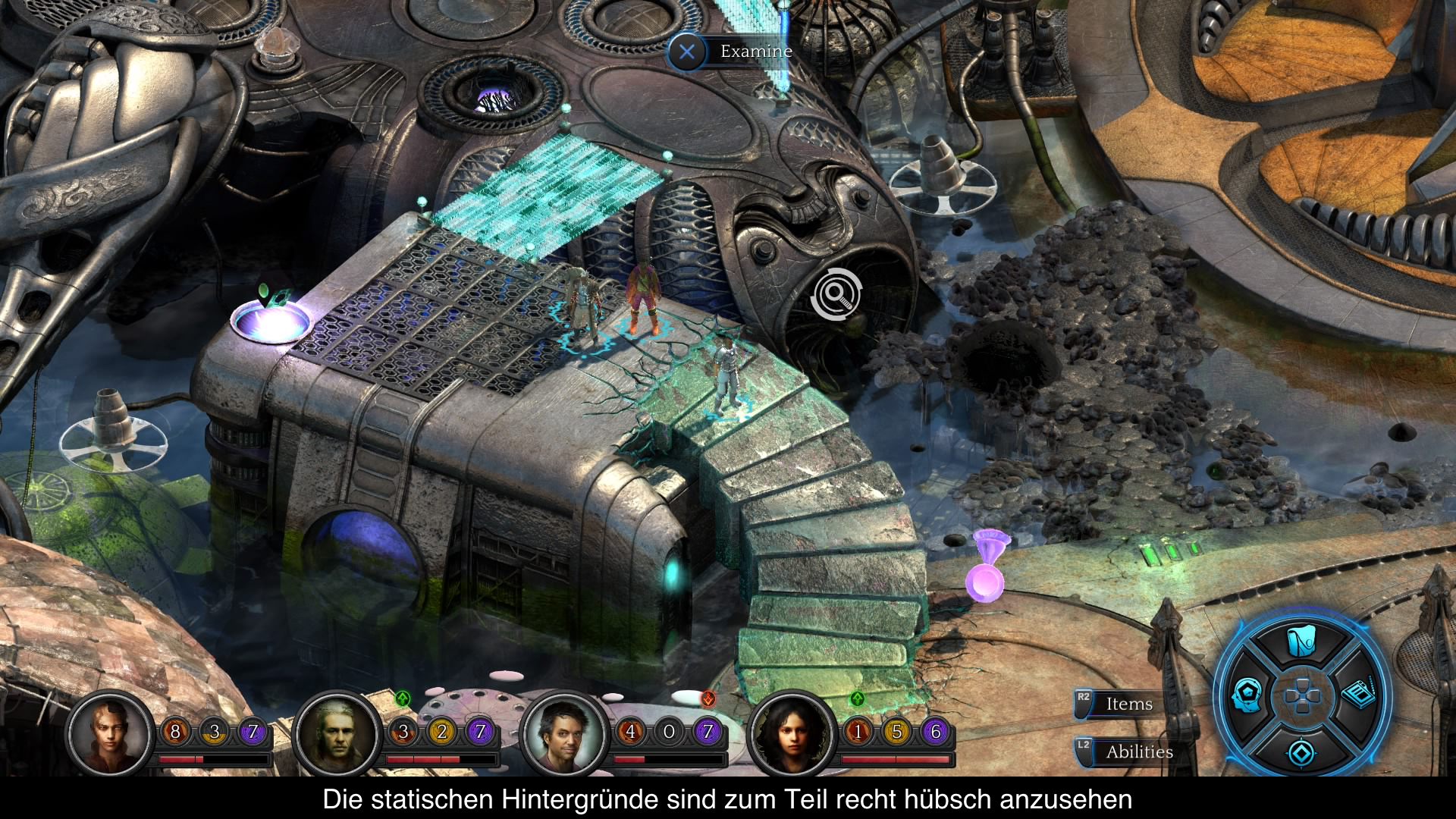Open the journal notebook icon in radial menu
This screenshot has width=1456, height=819.
[x=1359, y=694]
